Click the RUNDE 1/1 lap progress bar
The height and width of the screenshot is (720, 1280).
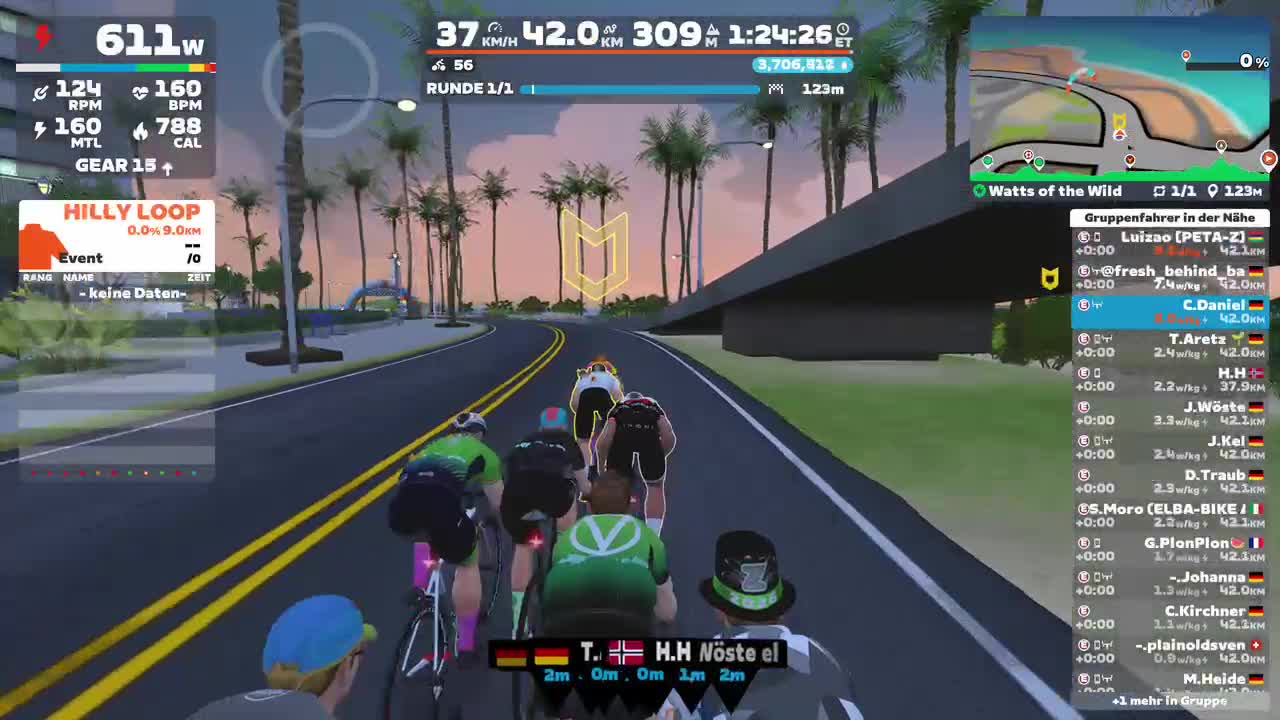pos(645,89)
